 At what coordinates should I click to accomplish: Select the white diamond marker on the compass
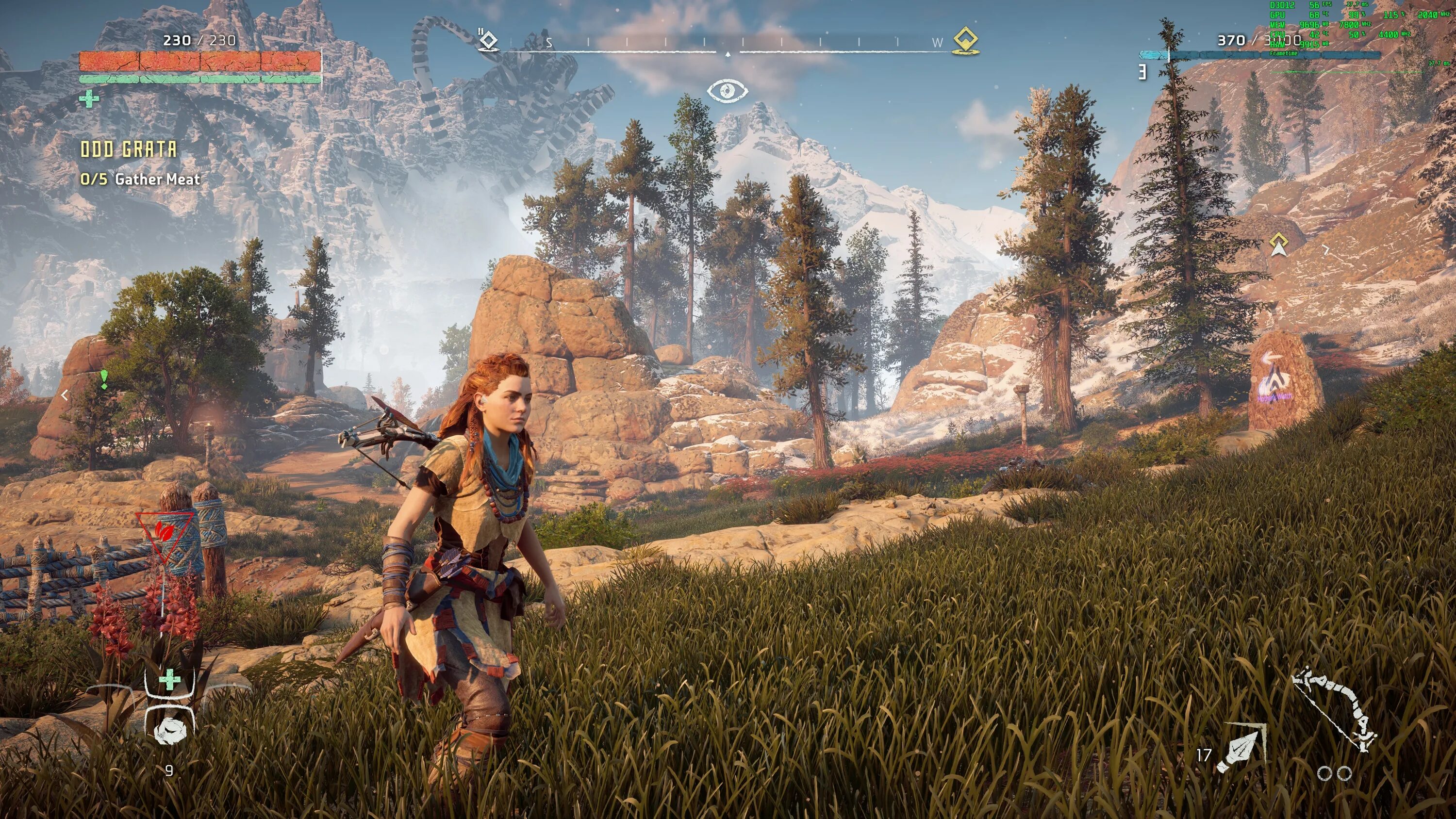(488, 41)
